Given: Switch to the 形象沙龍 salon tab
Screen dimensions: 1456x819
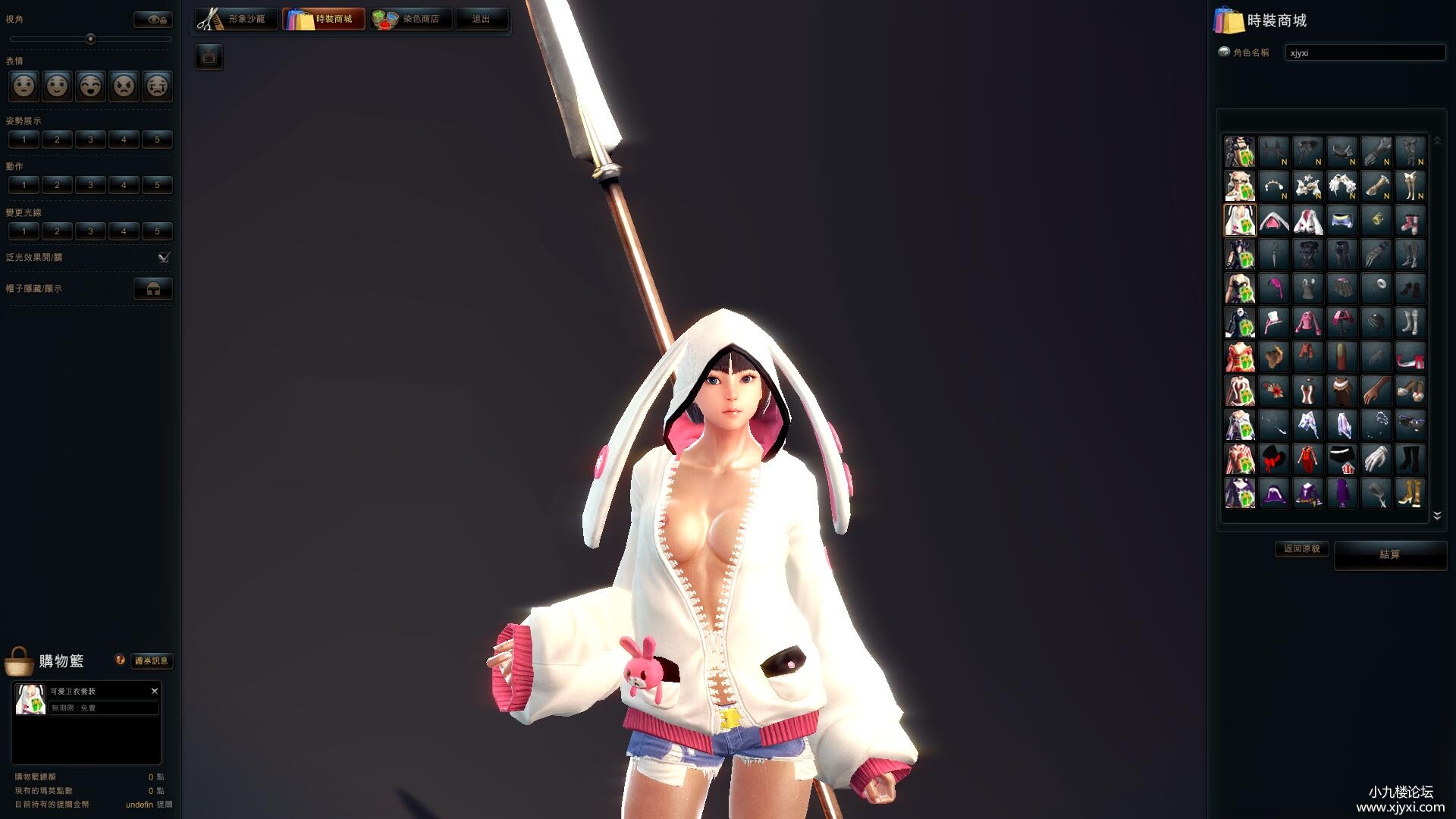Looking at the screenshot, I should pos(237,19).
